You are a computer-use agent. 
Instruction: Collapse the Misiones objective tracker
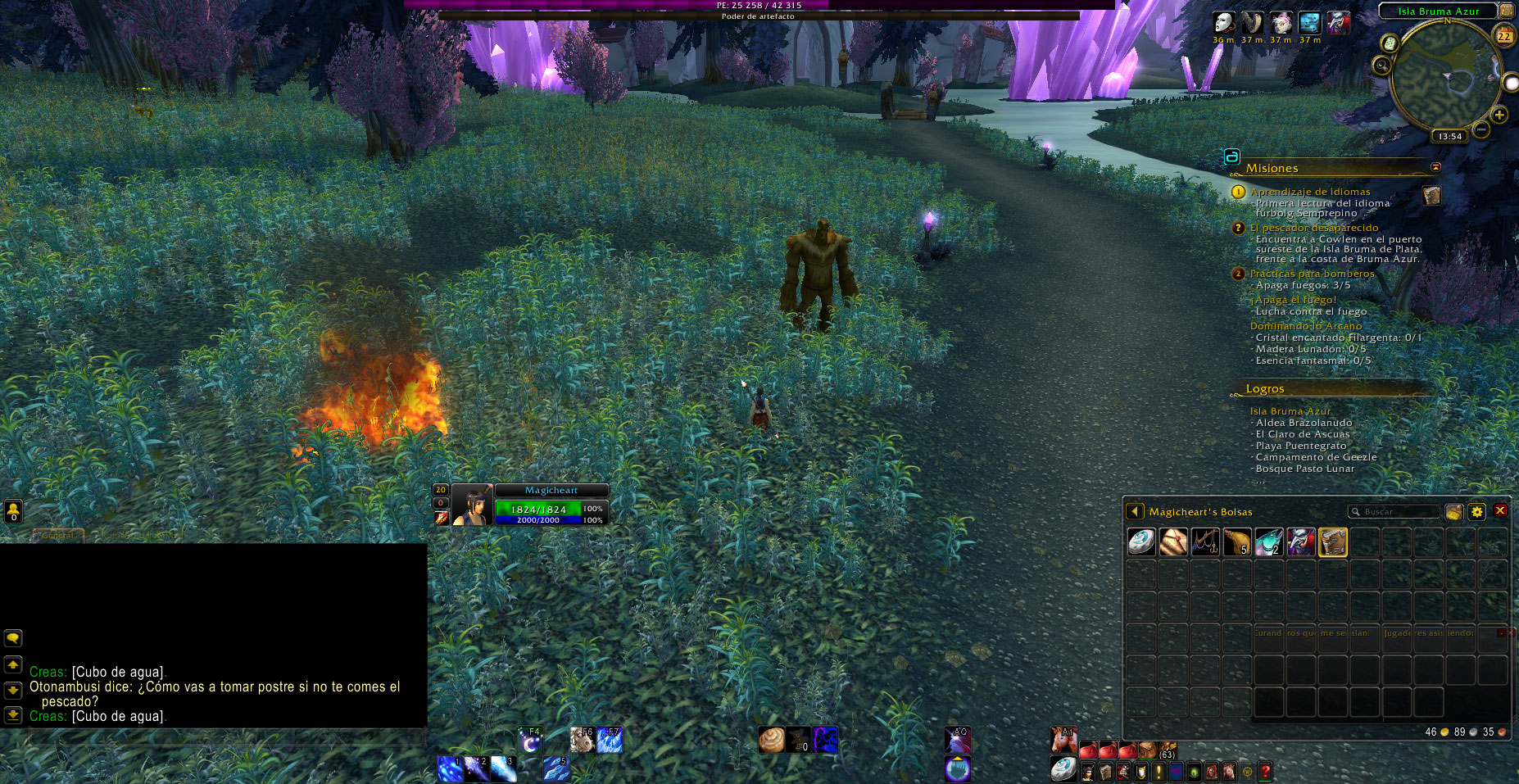pyautogui.click(x=1435, y=167)
